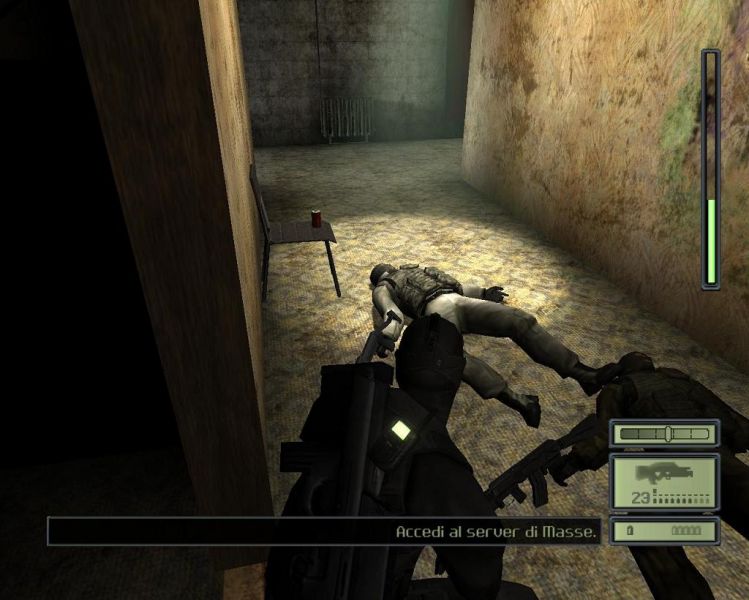
Task: Select the assault rifle weapon icon
Action: point(664,471)
